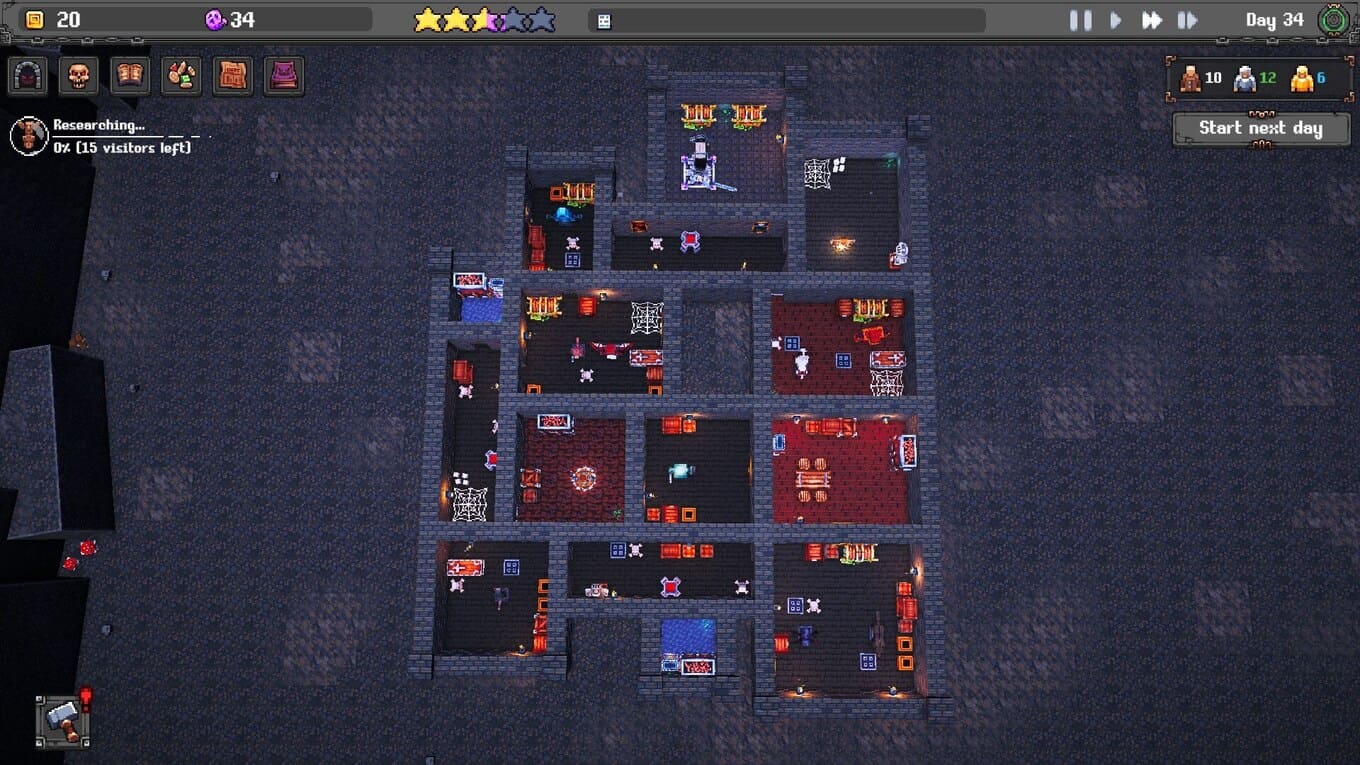This screenshot has height=765, width=1360.
Task: Click the Start next day button
Action: click(1260, 128)
